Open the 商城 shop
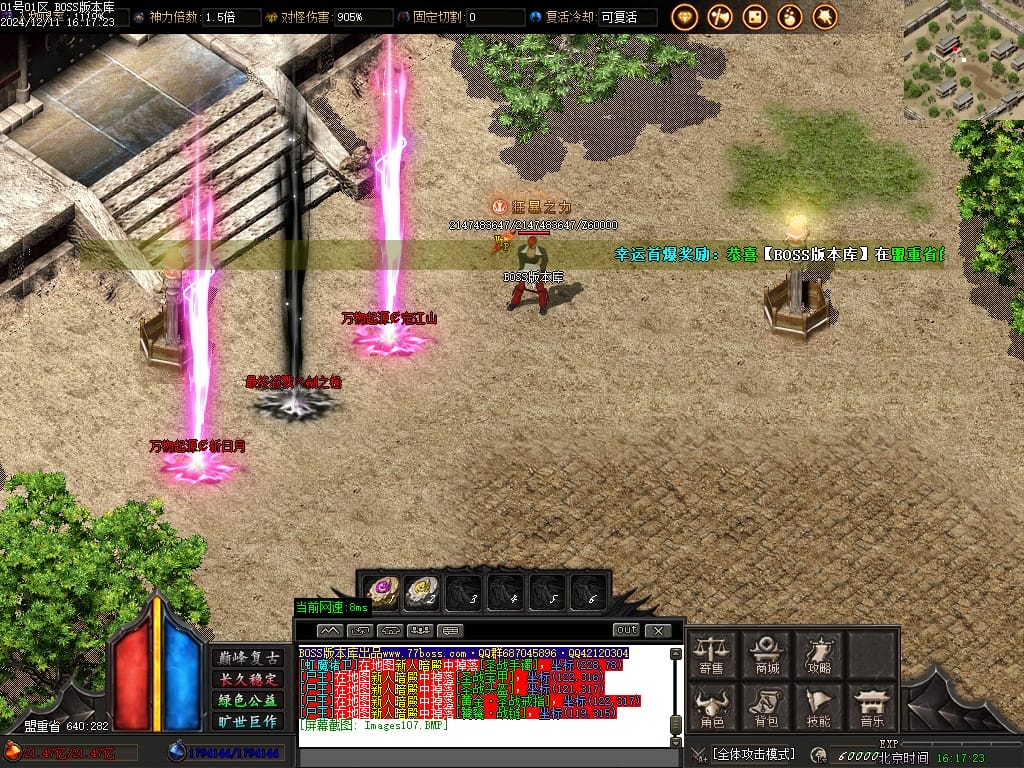 click(x=767, y=654)
